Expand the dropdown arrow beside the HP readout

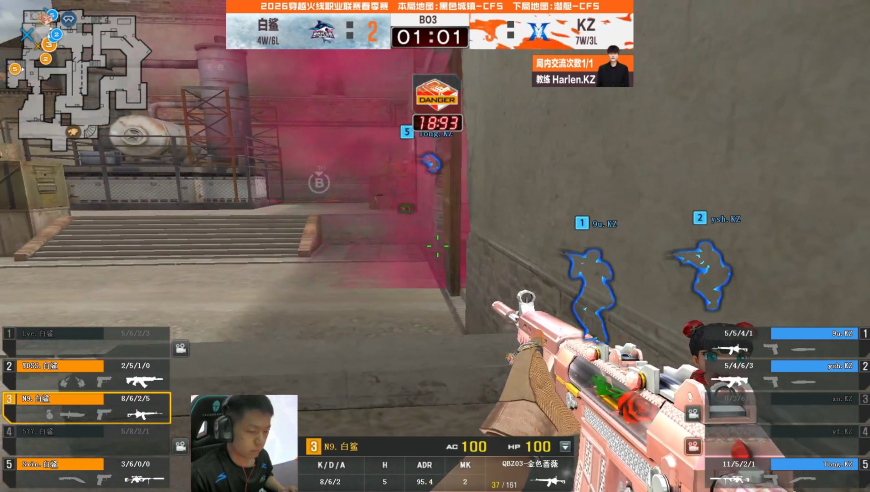(x=566, y=447)
